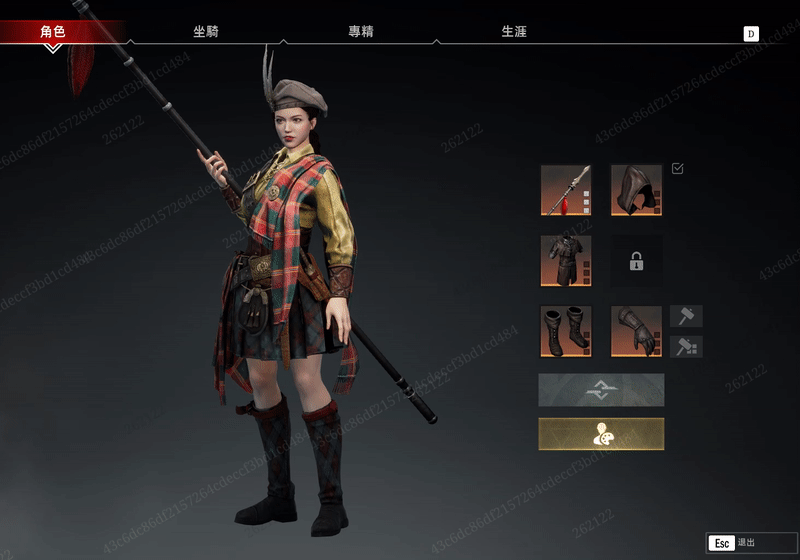
Task: Open the black chest armor slot
Action: [566, 261]
